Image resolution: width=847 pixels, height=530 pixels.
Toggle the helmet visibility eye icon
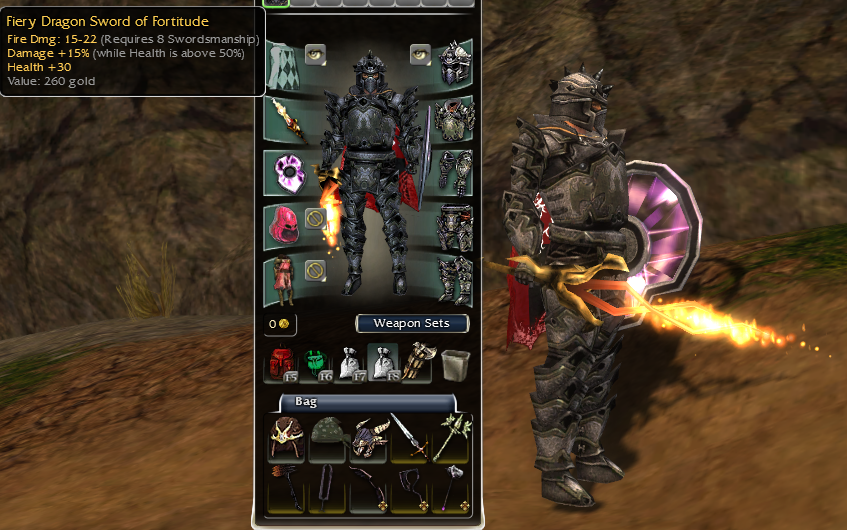420,54
